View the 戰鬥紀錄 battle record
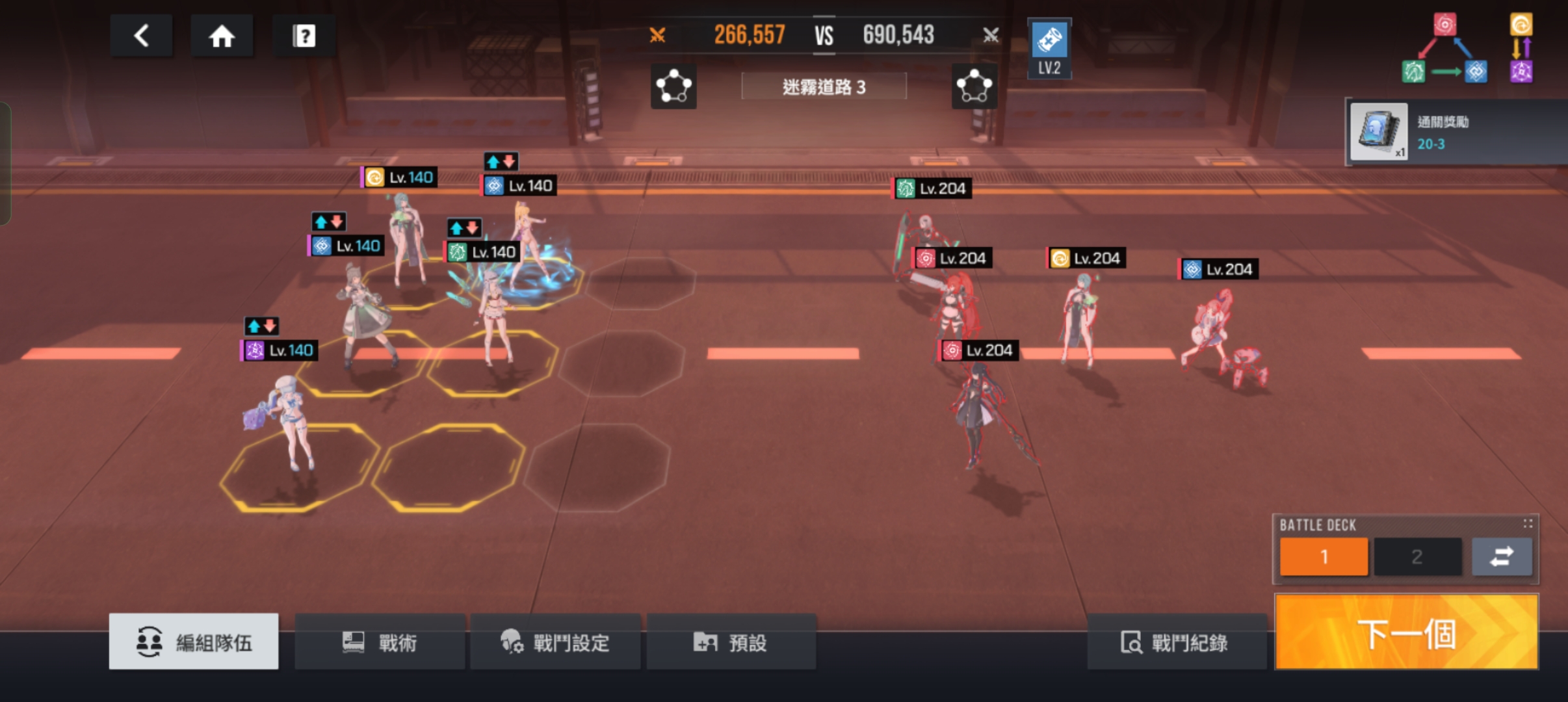 point(1176,642)
